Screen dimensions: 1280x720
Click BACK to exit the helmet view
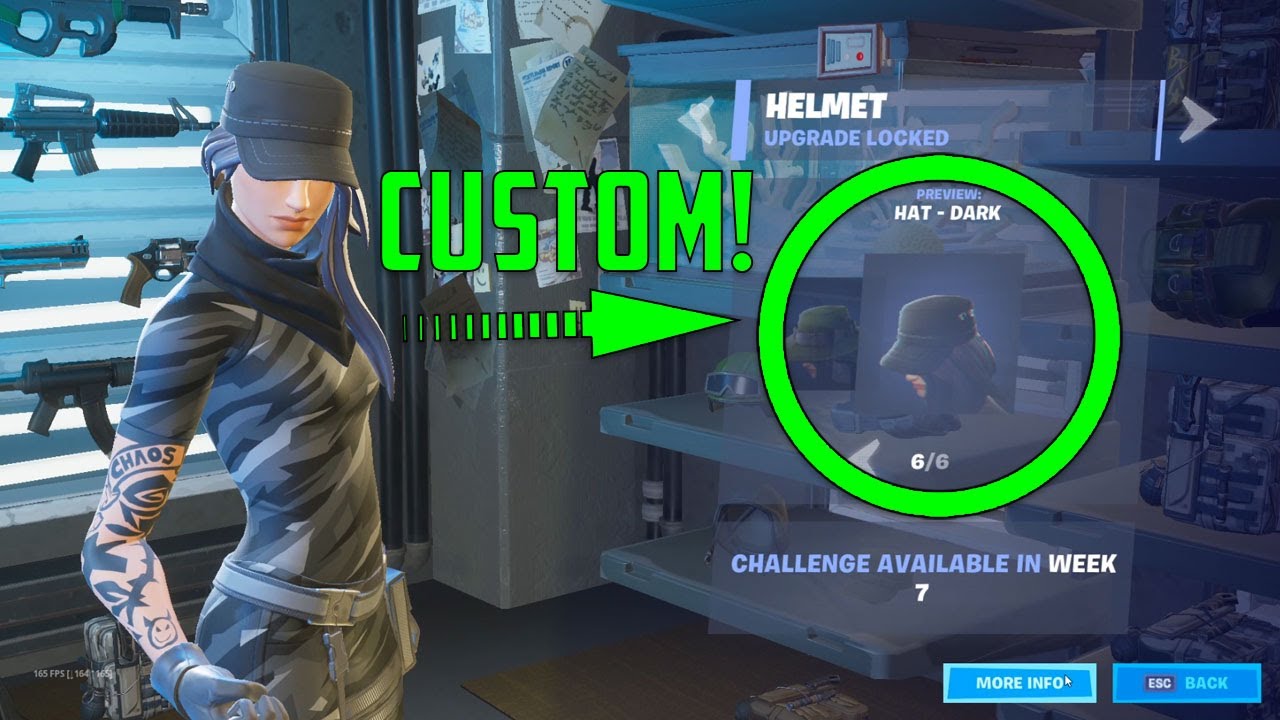(x=1186, y=682)
